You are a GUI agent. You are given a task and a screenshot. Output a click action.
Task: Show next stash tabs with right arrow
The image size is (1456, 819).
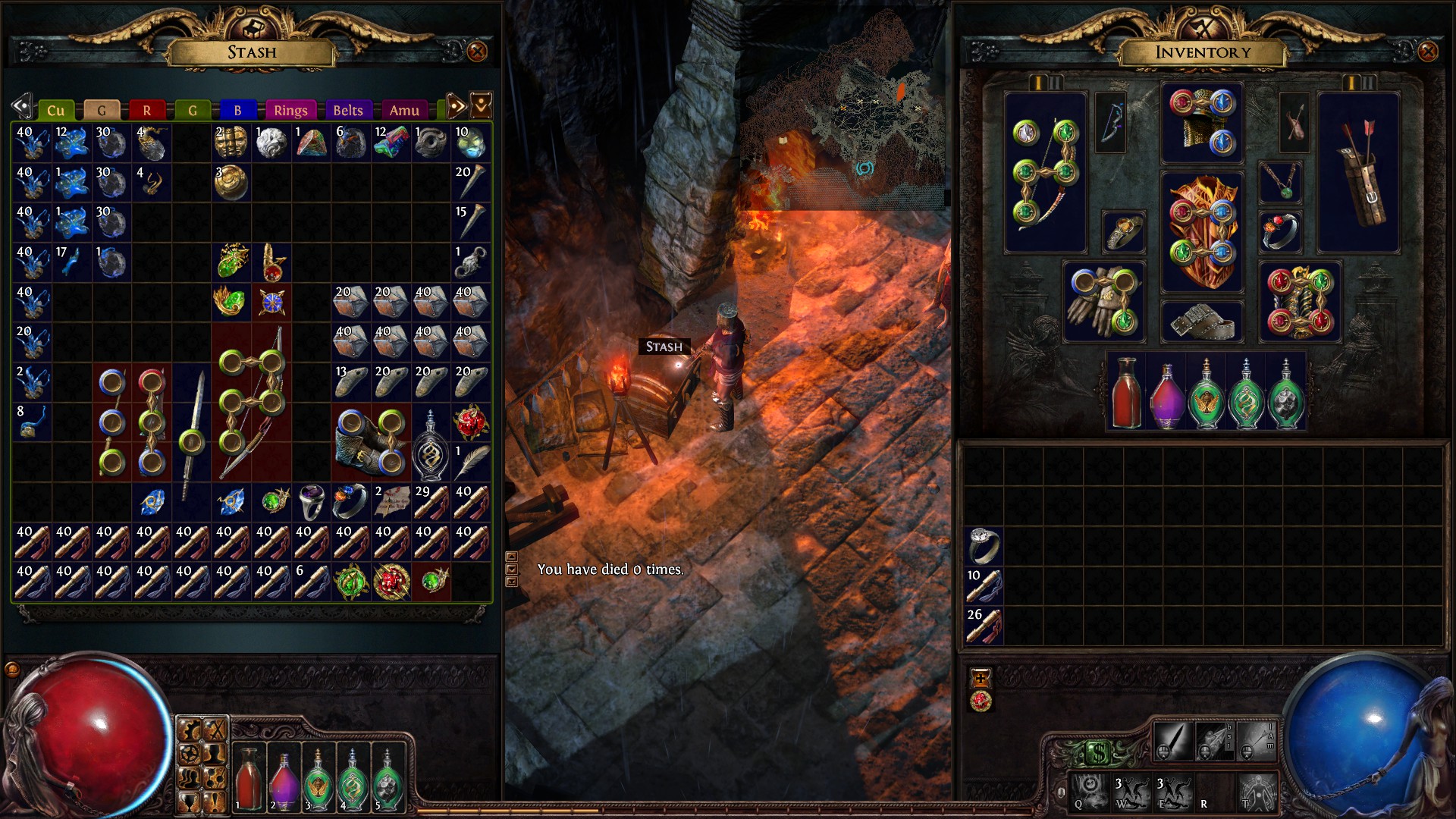pyautogui.click(x=455, y=106)
